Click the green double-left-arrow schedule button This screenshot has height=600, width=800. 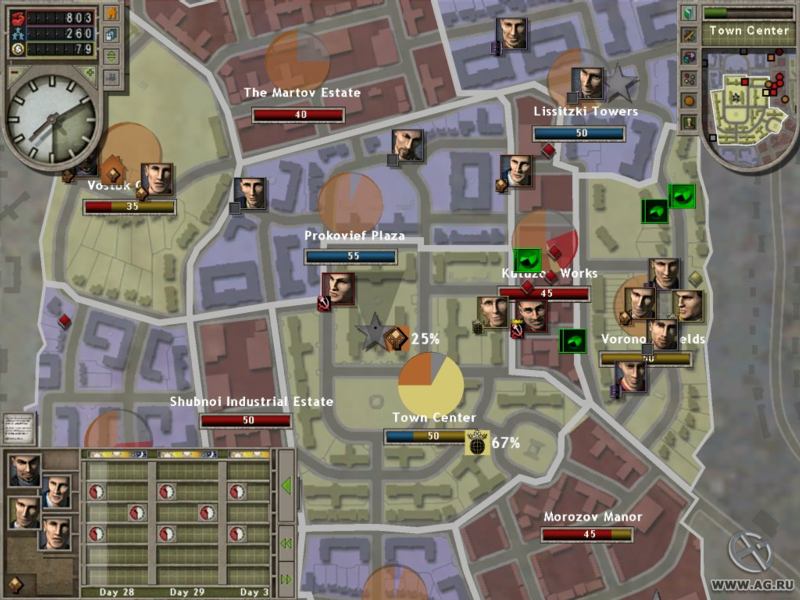tap(286, 544)
